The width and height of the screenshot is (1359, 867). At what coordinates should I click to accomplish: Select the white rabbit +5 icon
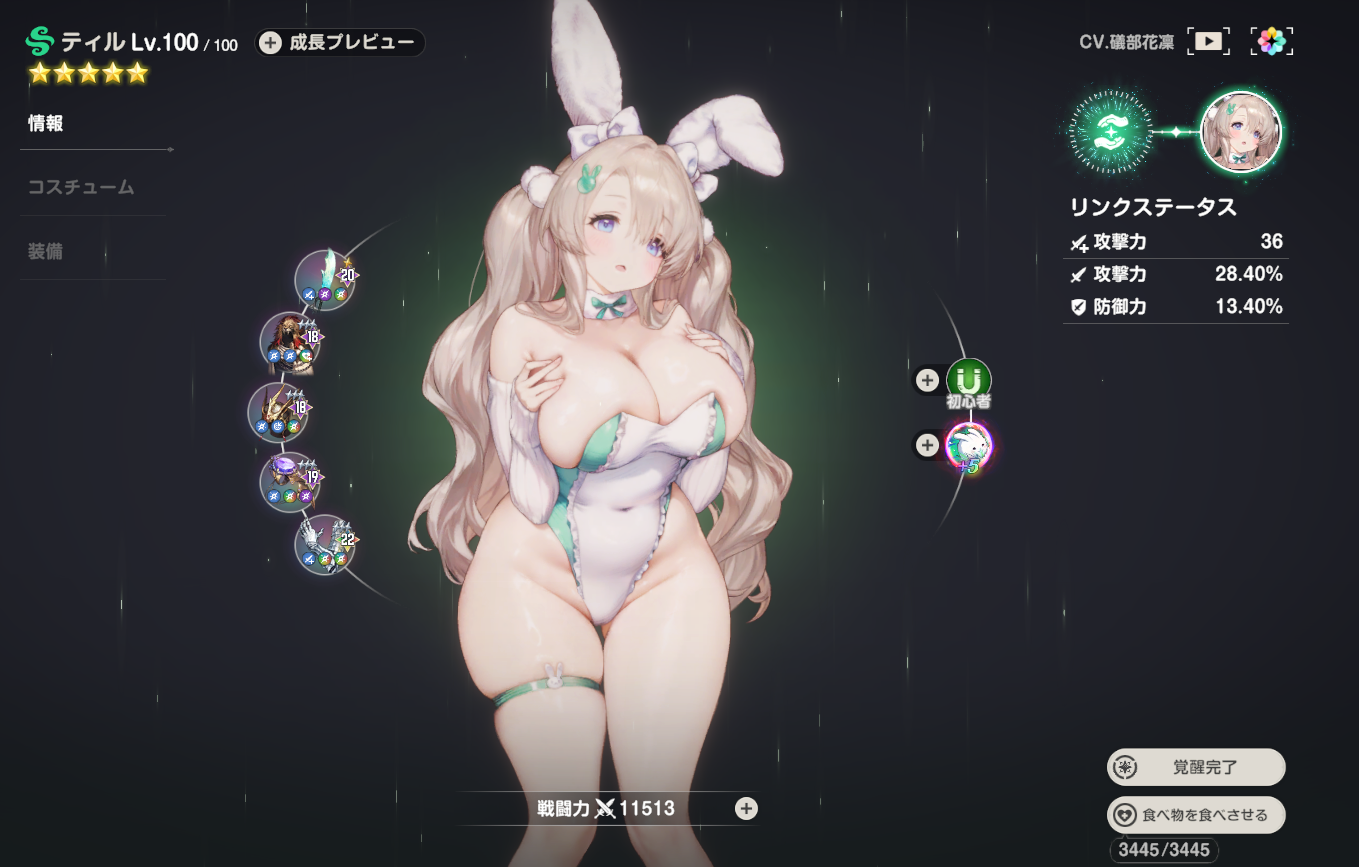coord(968,445)
